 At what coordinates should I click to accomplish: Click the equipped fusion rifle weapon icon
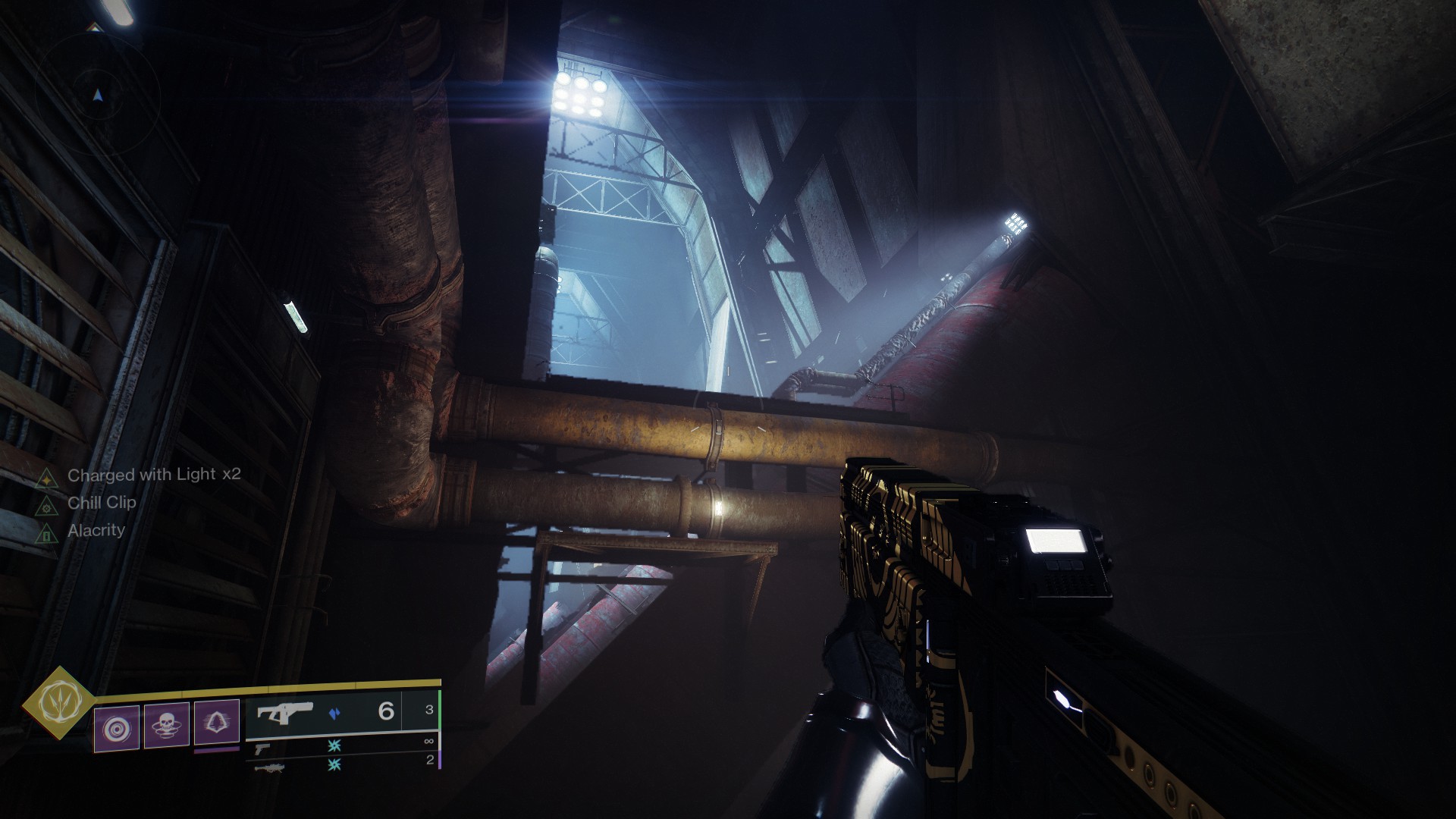(x=284, y=713)
